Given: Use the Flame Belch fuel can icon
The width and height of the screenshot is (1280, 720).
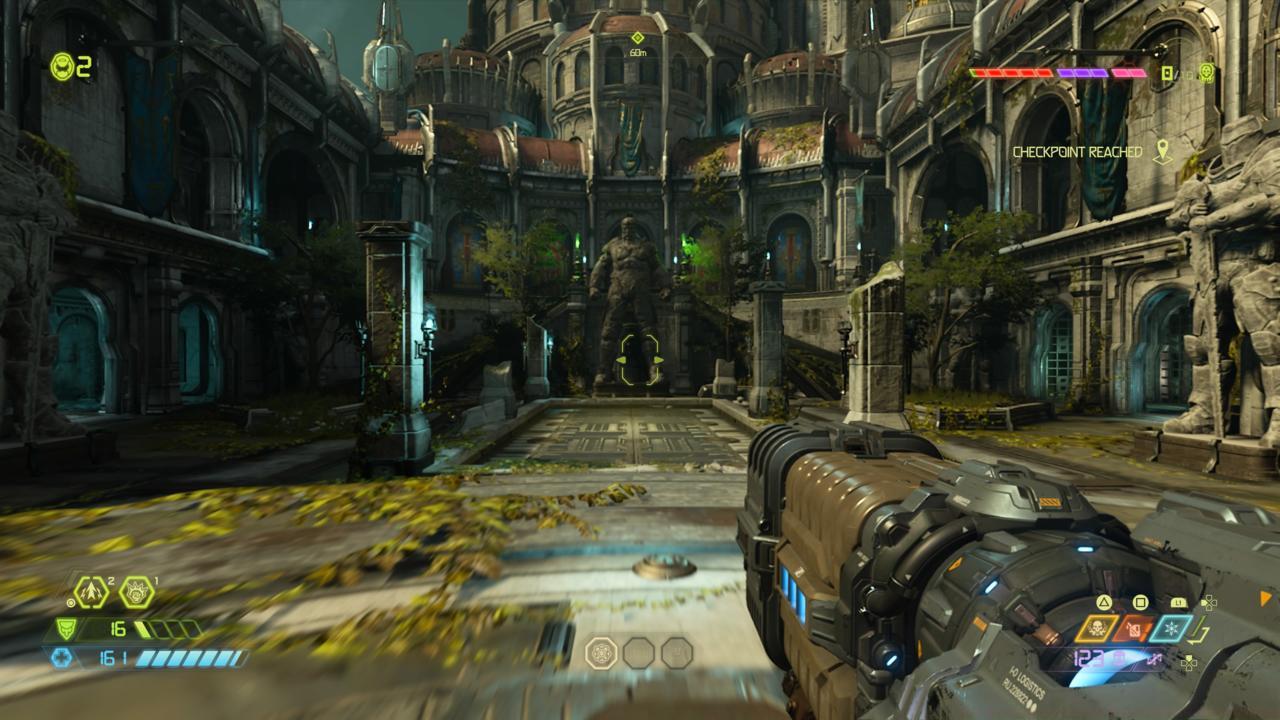Looking at the screenshot, I should (1134, 629).
